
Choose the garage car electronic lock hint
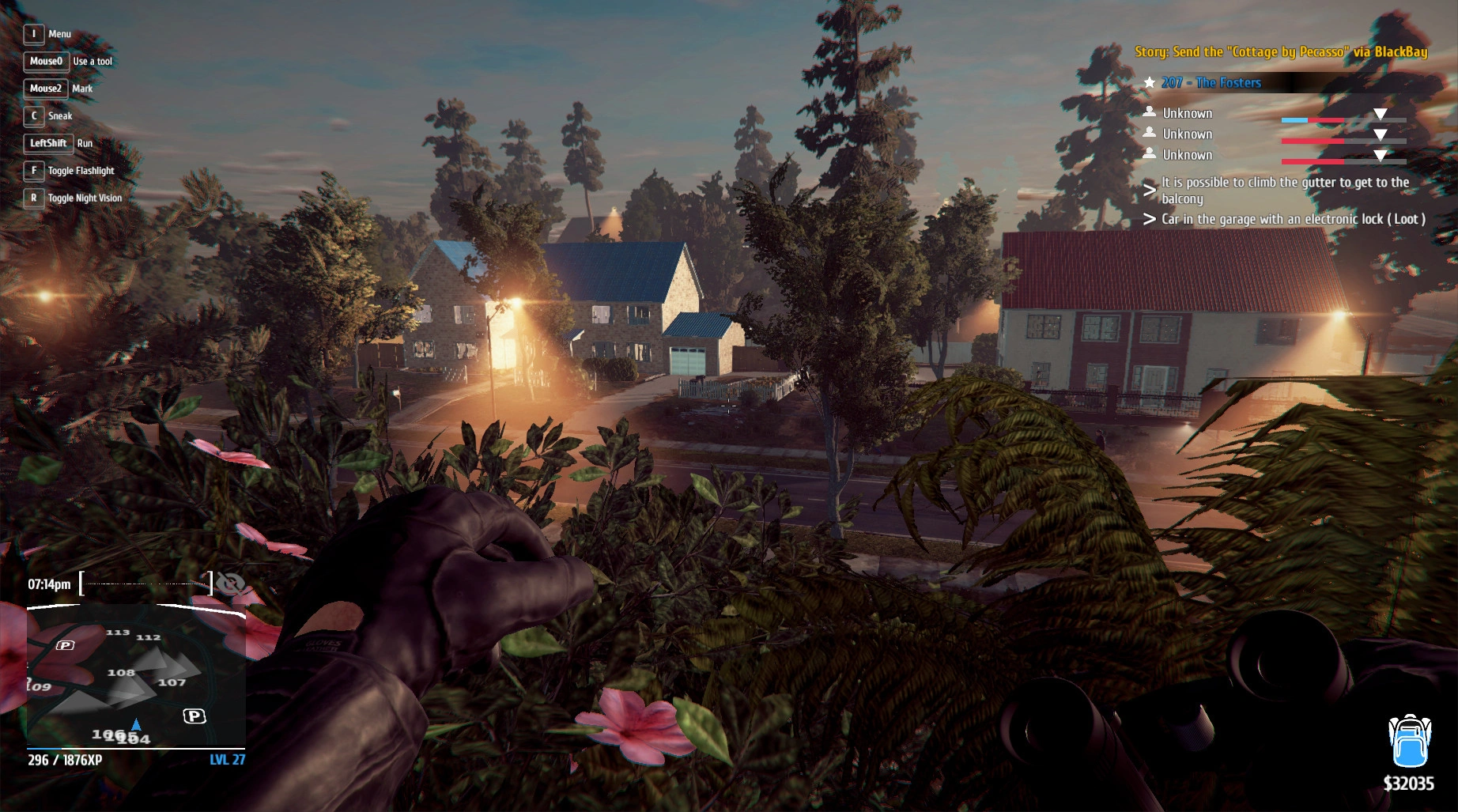coord(1293,219)
